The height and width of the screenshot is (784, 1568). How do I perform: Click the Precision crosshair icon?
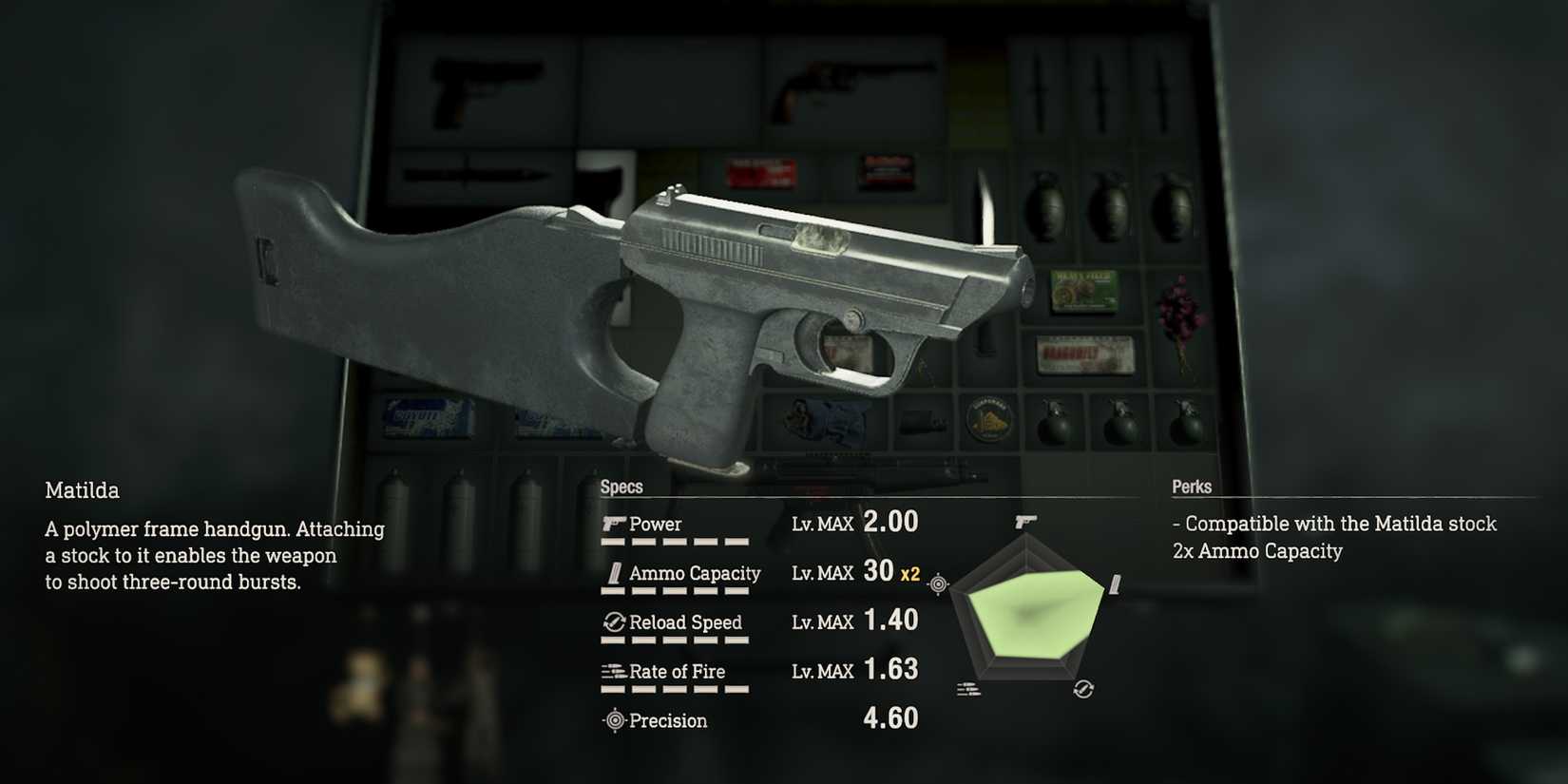(614, 720)
